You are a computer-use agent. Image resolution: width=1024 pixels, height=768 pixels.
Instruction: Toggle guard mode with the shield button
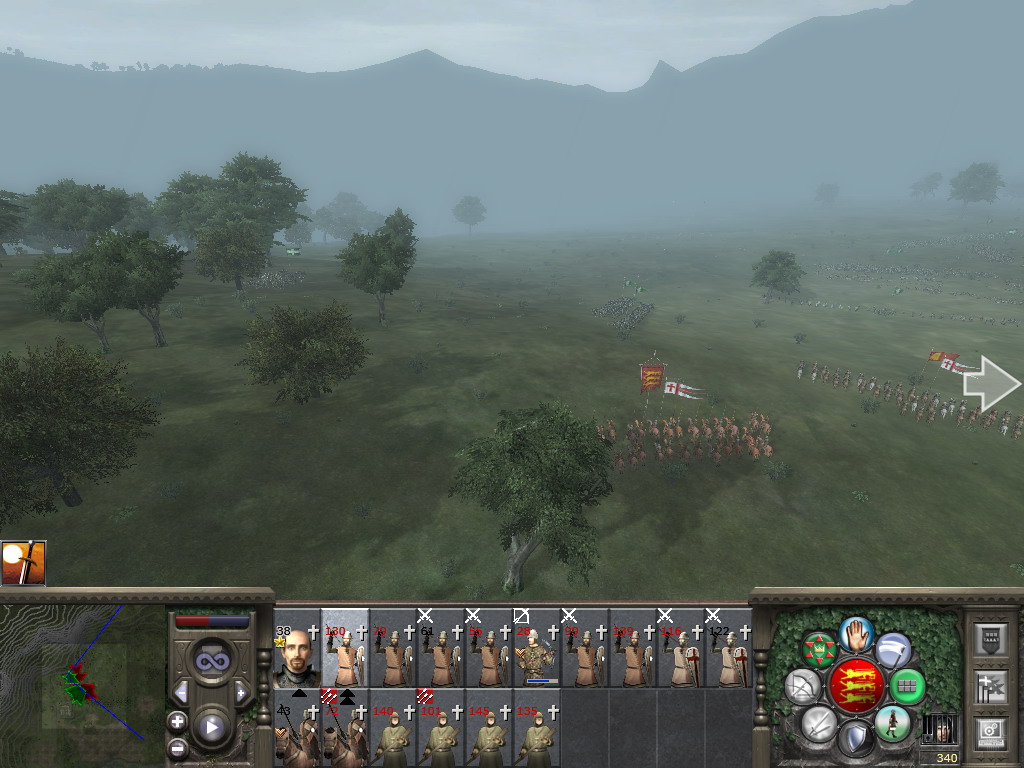pyautogui.click(x=855, y=740)
